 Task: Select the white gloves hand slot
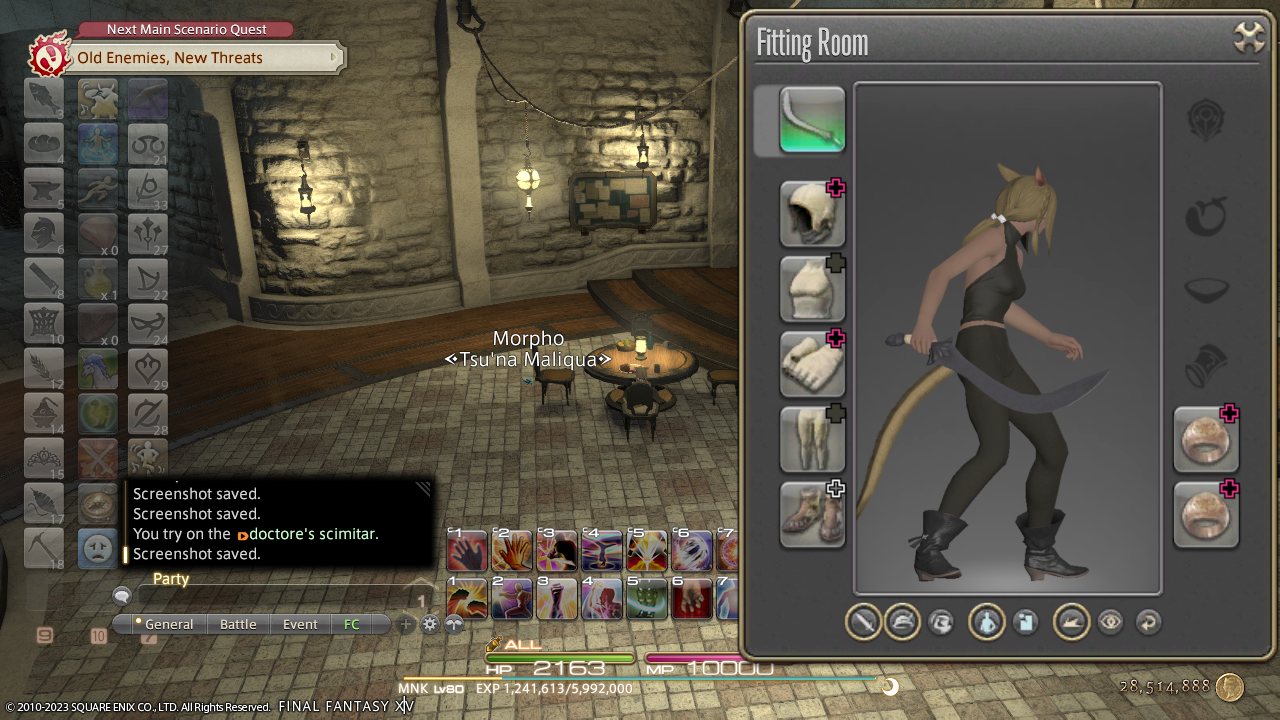point(812,364)
